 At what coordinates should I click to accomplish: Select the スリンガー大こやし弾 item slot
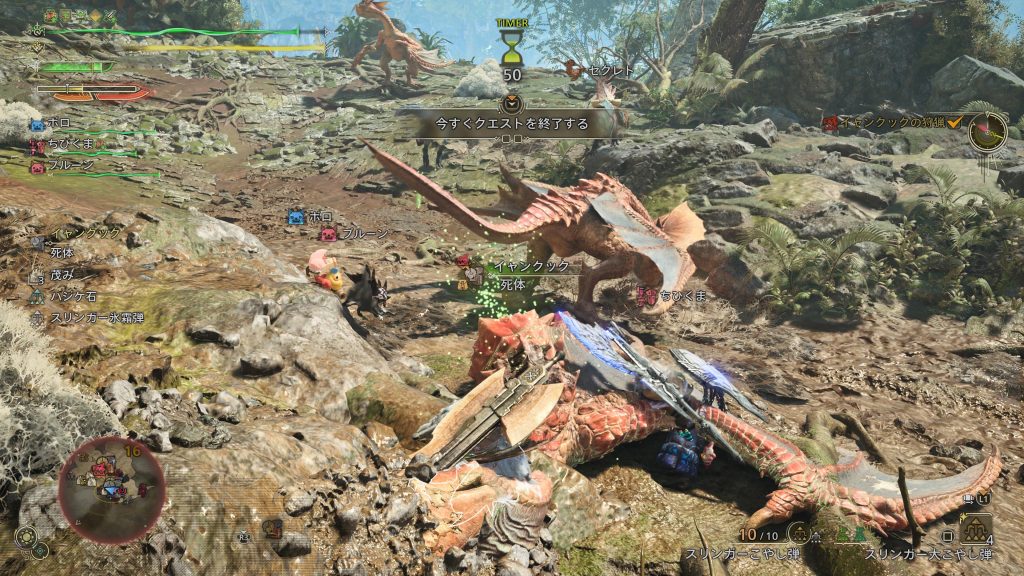tap(975, 528)
